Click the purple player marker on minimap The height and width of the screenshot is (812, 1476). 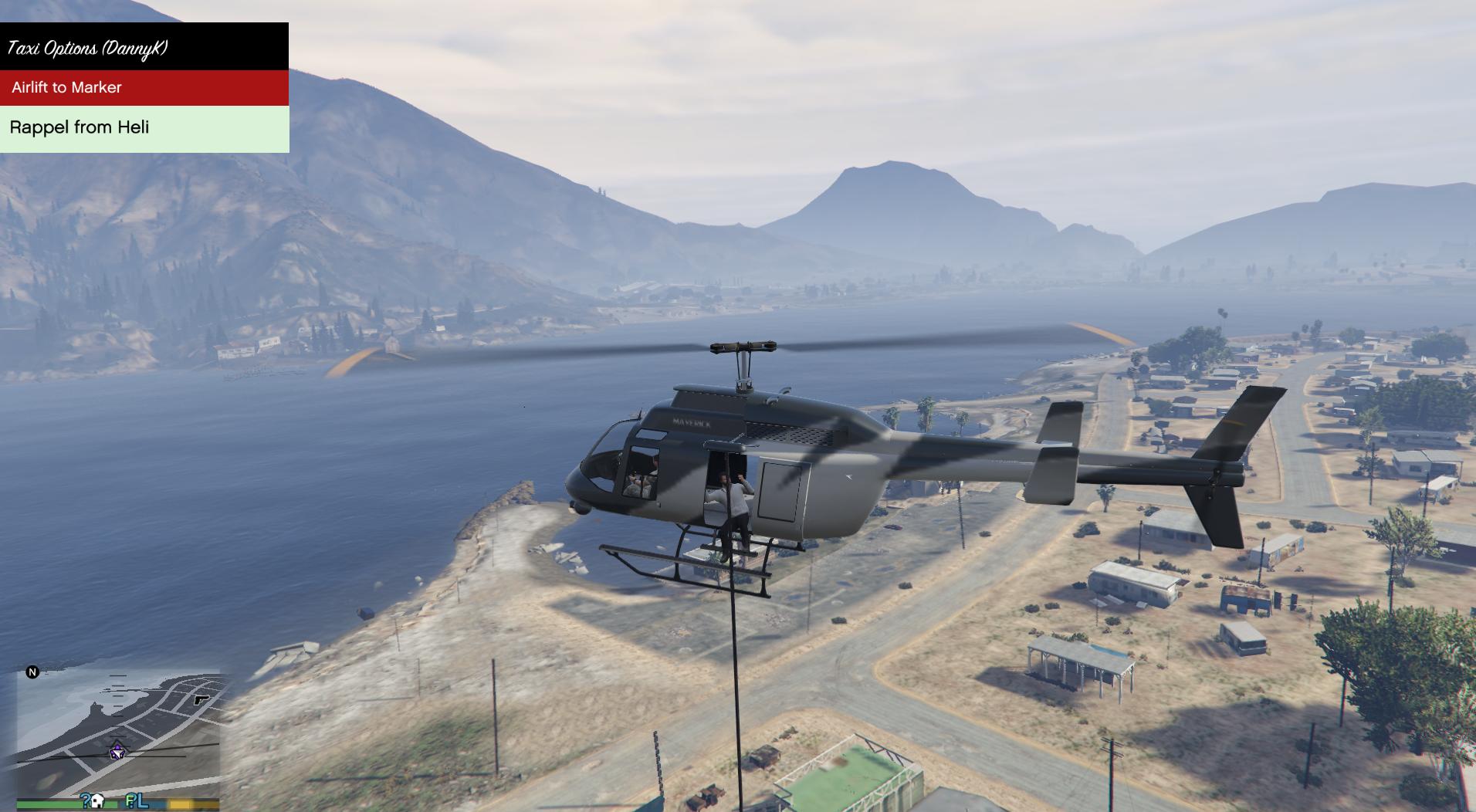117,751
